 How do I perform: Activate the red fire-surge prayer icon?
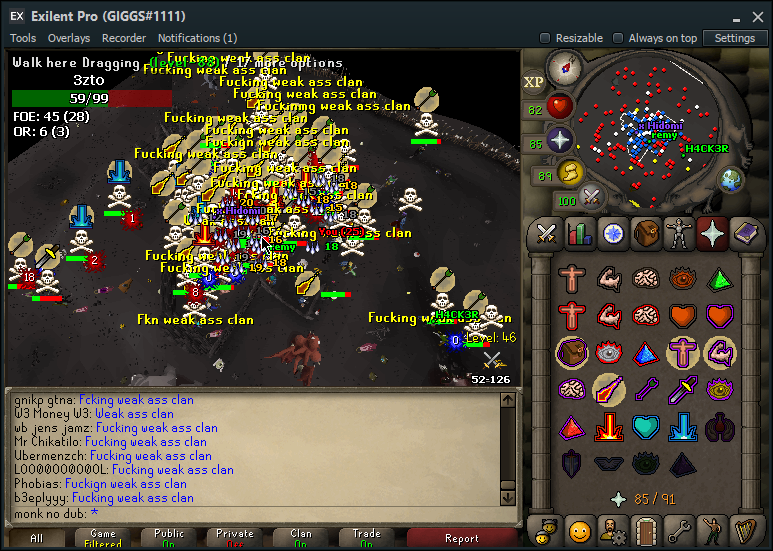608,428
